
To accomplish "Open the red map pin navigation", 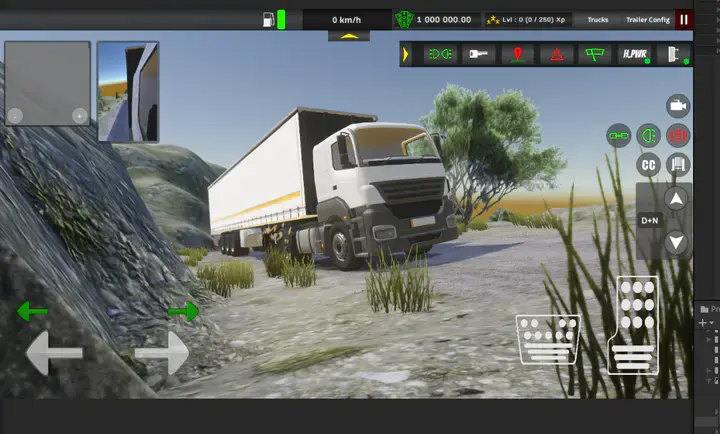I will coord(517,54).
